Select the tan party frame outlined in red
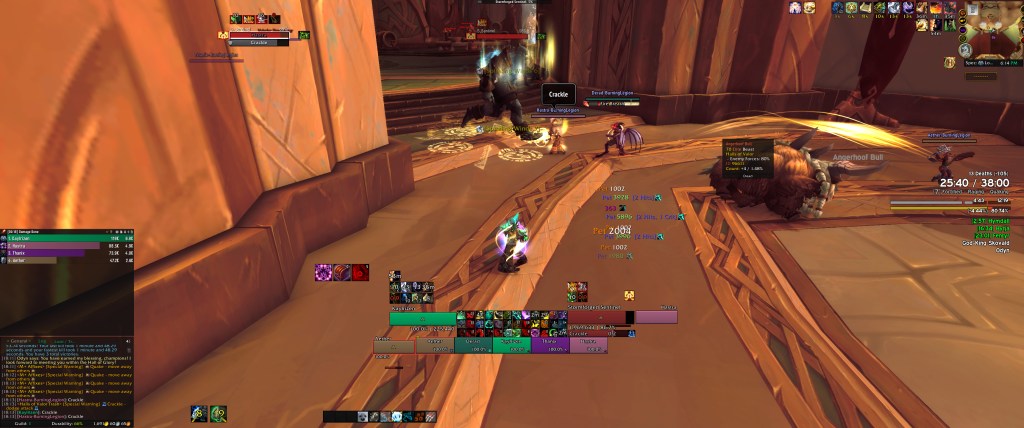 [x=395, y=344]
